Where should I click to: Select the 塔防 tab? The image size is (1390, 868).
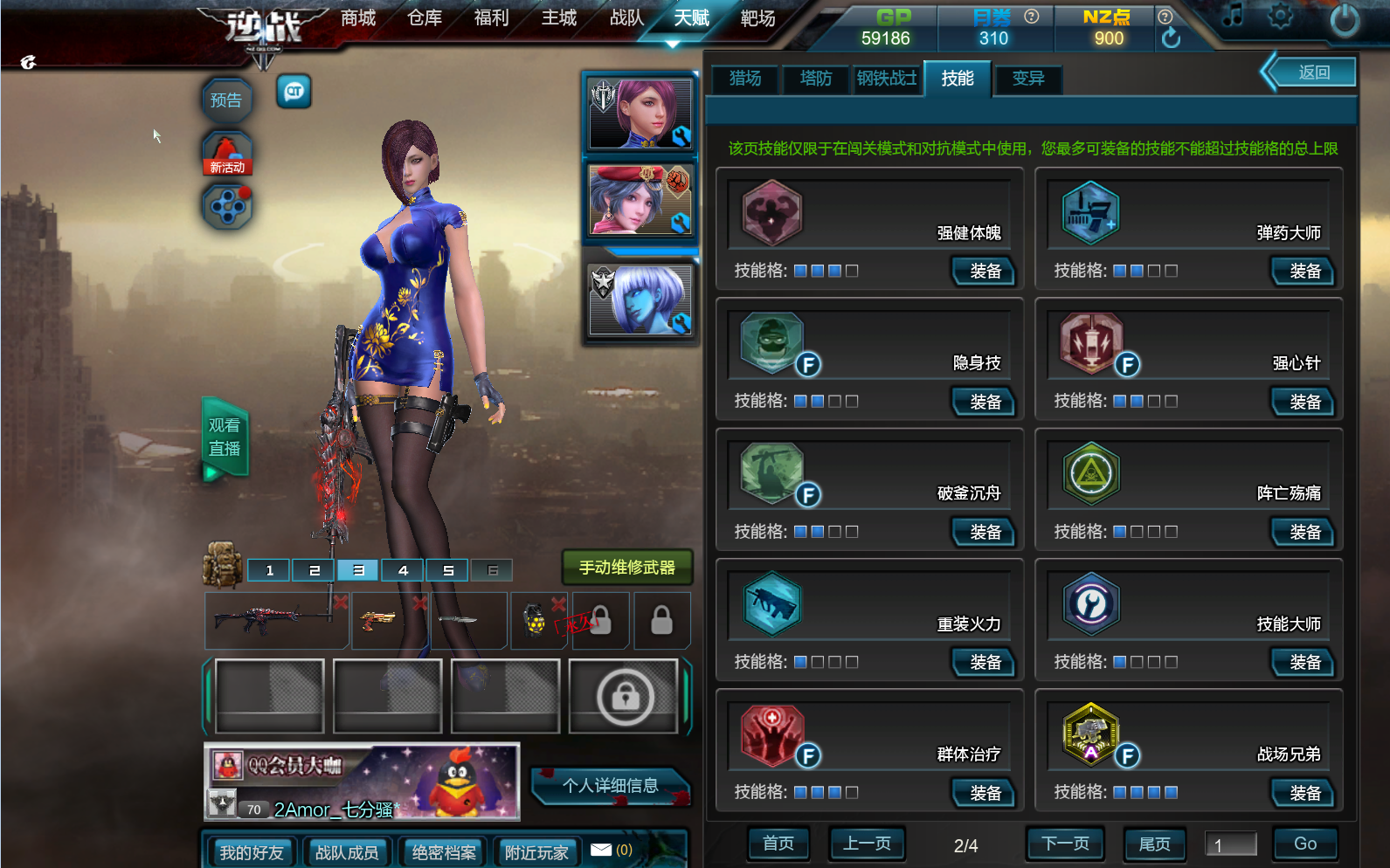[816, 79]
